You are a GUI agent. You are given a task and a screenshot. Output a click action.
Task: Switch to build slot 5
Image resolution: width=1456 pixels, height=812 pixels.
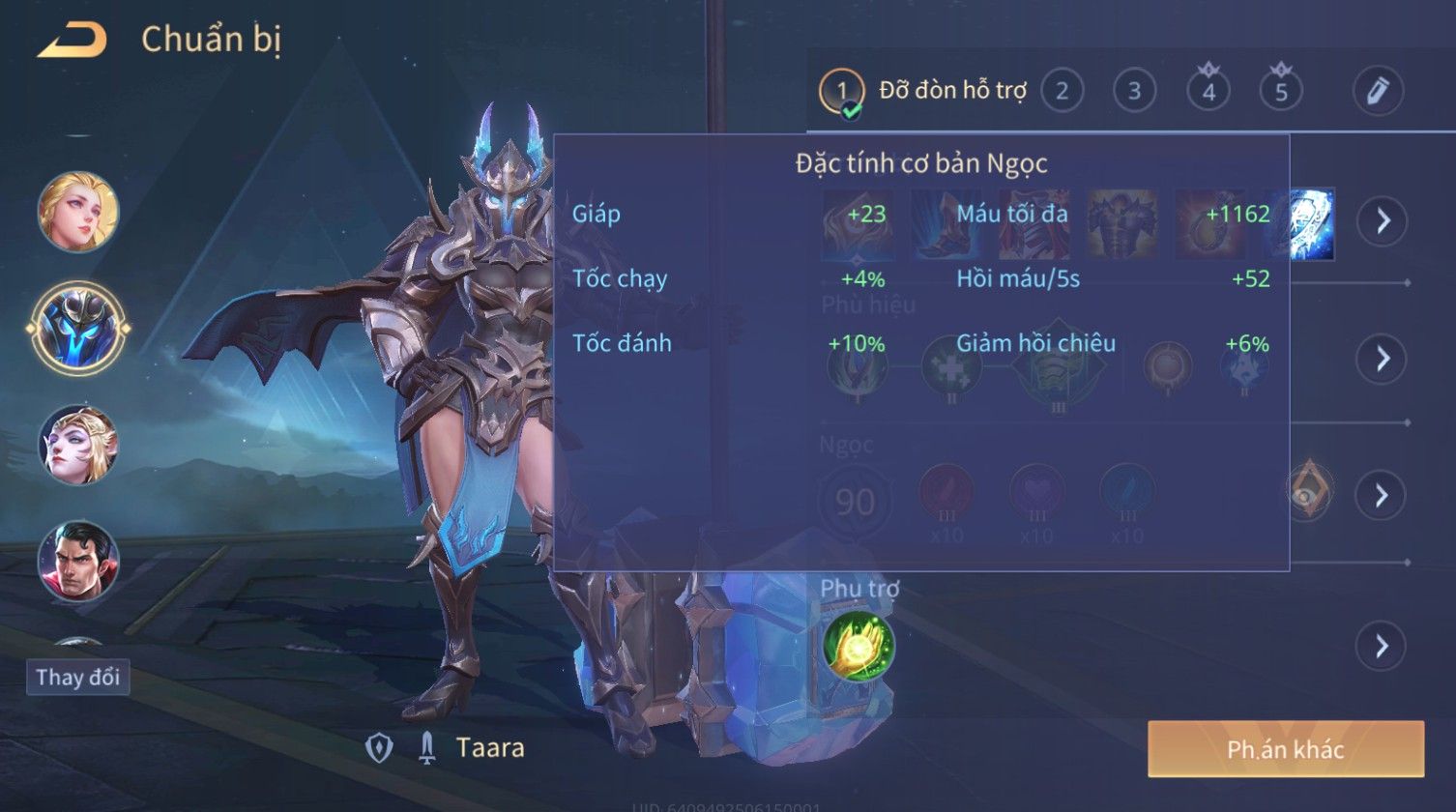click(x=1281, y=92)
